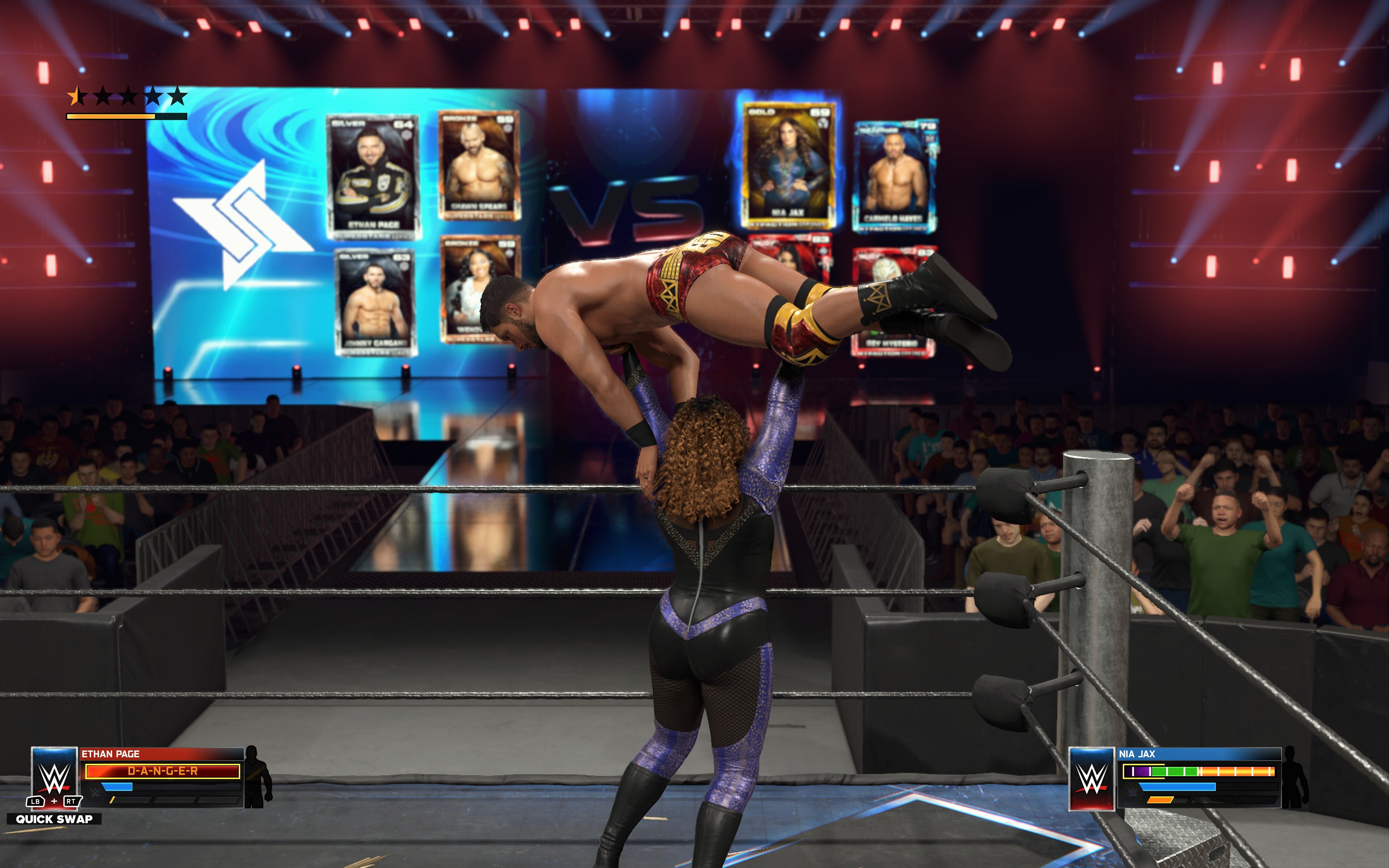
Task: Select Nia Jax's body damage silhouette
Action: pos(1295,778)
